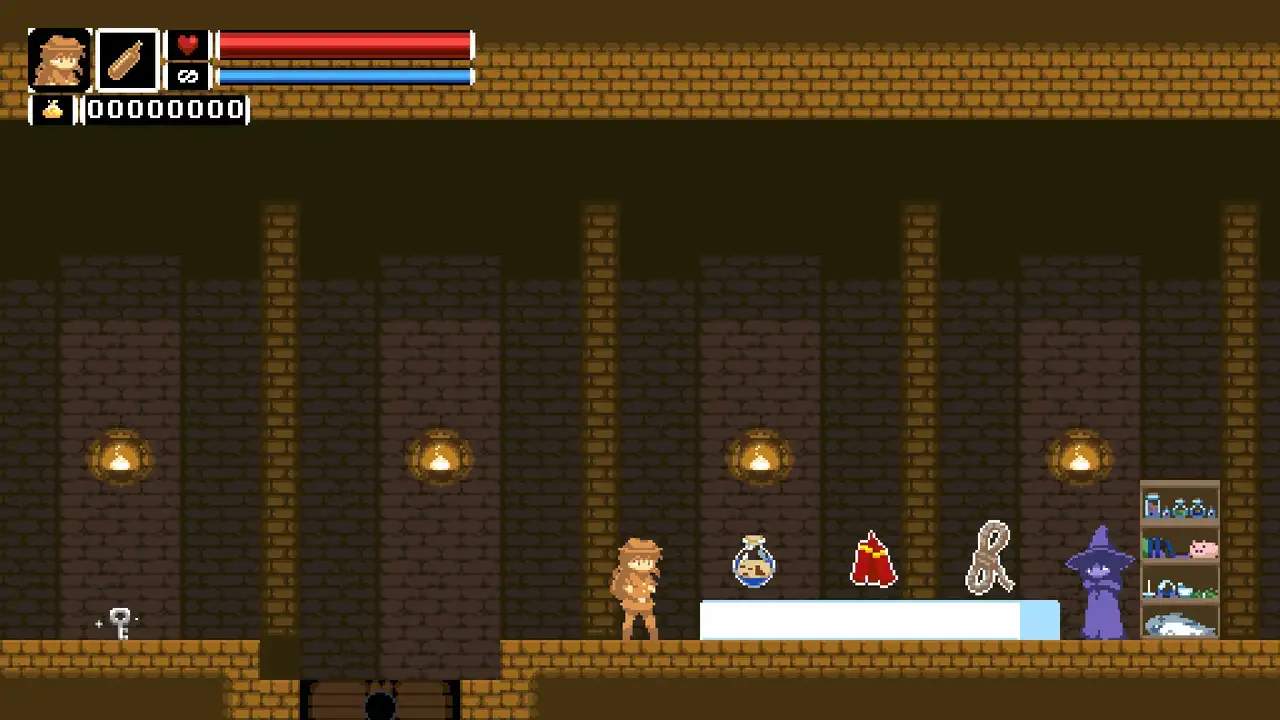
Task: Select the coiled rope for sale
Action: click(x=990, y=558)
